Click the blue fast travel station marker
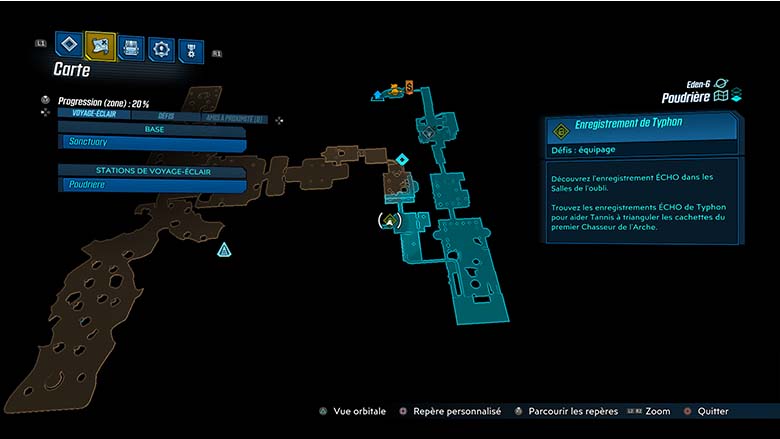 pyautogui.click(x=377, y=95)
